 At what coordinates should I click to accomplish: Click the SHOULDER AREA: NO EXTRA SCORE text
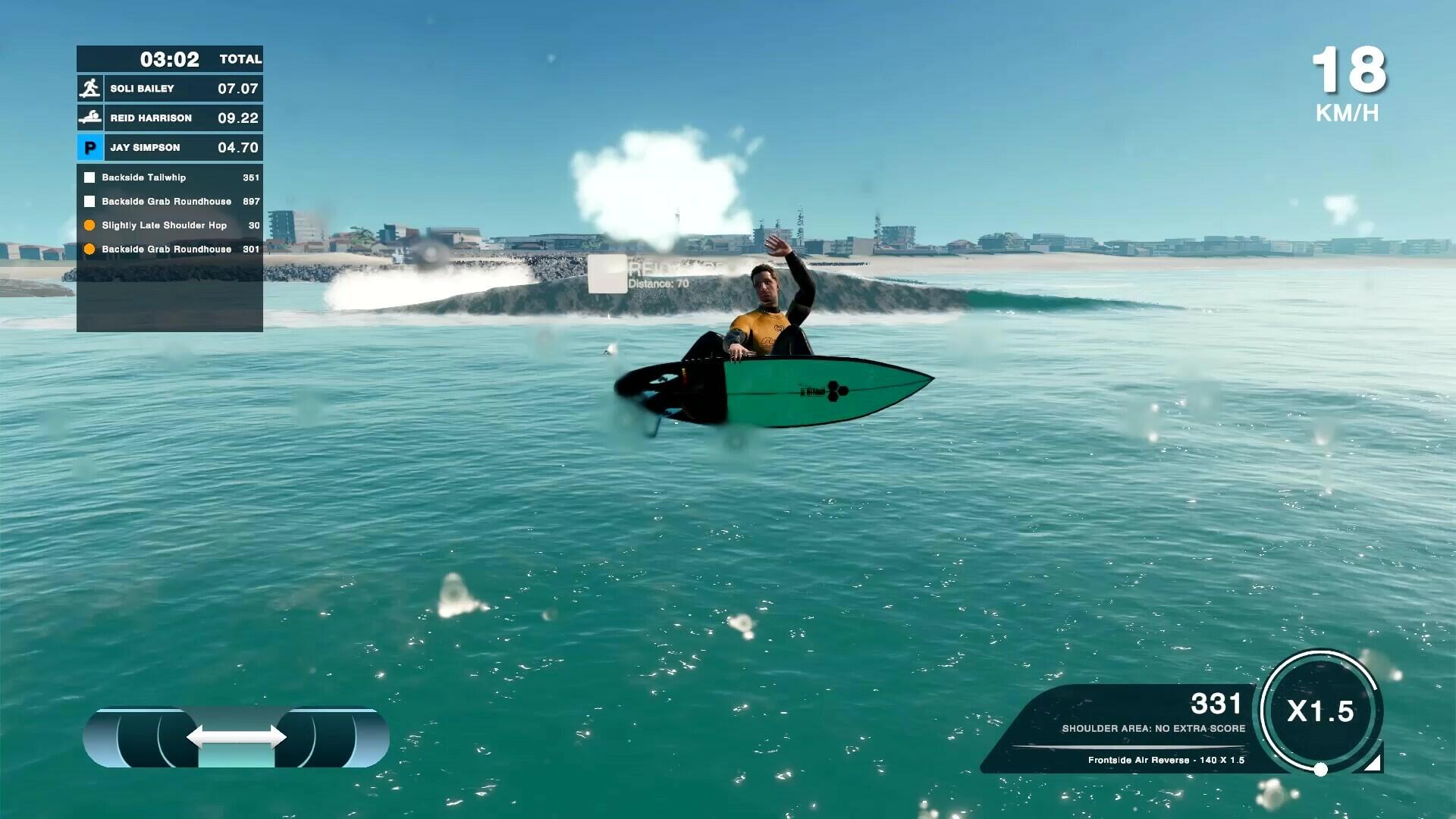click(x=1153, y=728)
